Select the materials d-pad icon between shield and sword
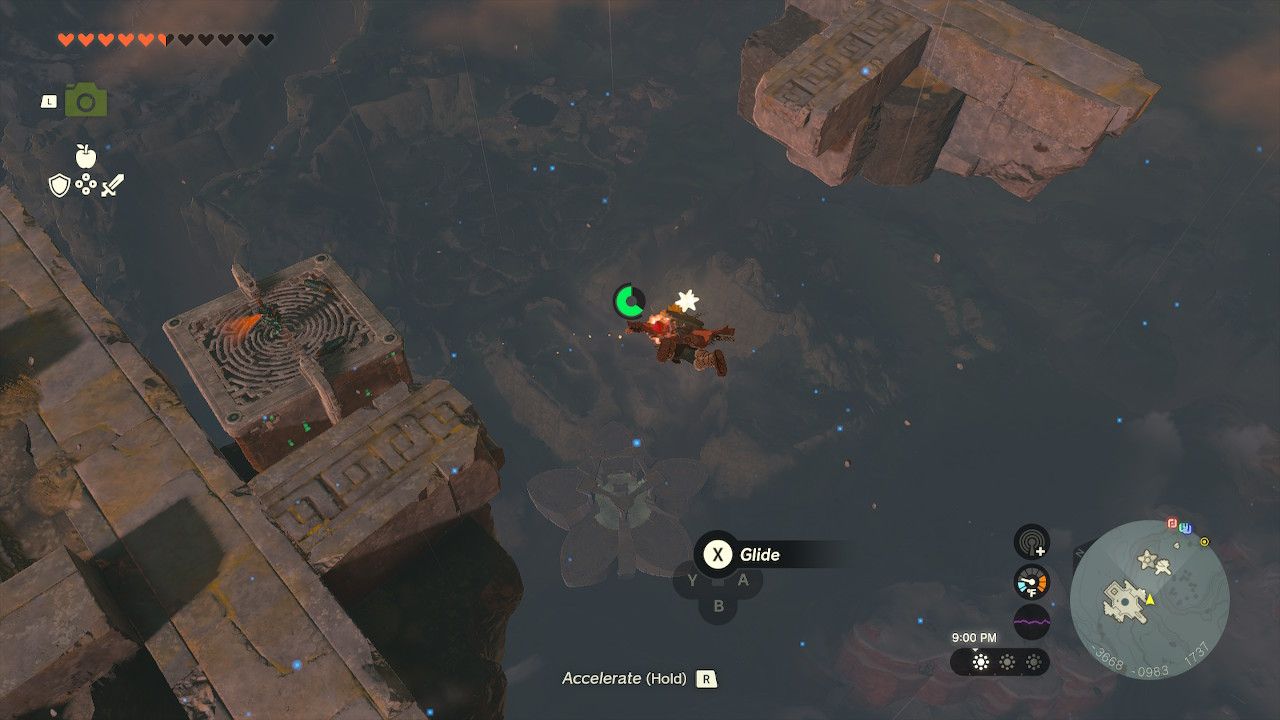This screenshot has width=1280, height=720. tap(85, 186)
